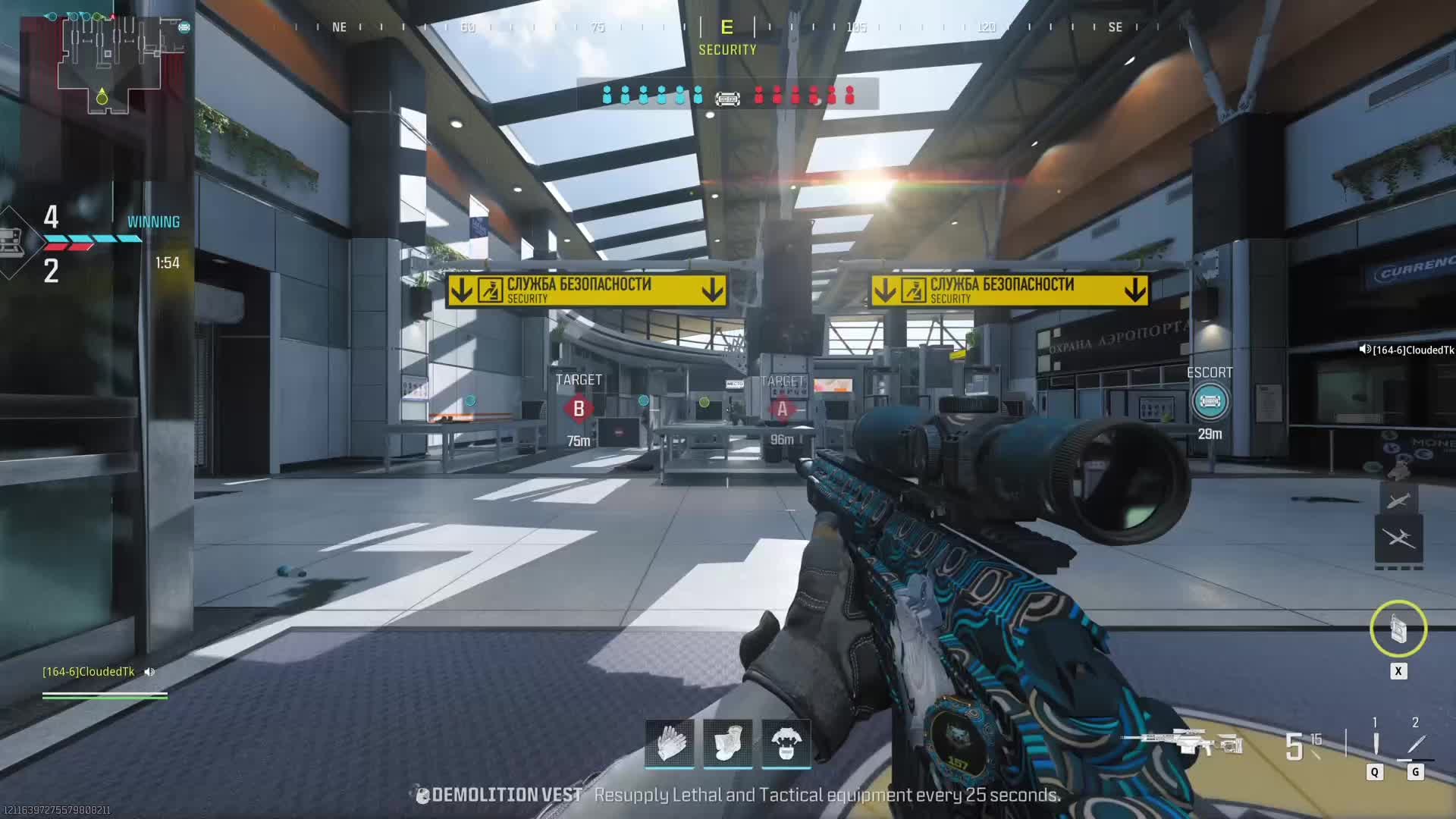Image resolution: width=1456 pixels, height=819 pixels.
Task: Click the CloudedTk voice chat speaker icon
Action: click(x=150, y=672)
